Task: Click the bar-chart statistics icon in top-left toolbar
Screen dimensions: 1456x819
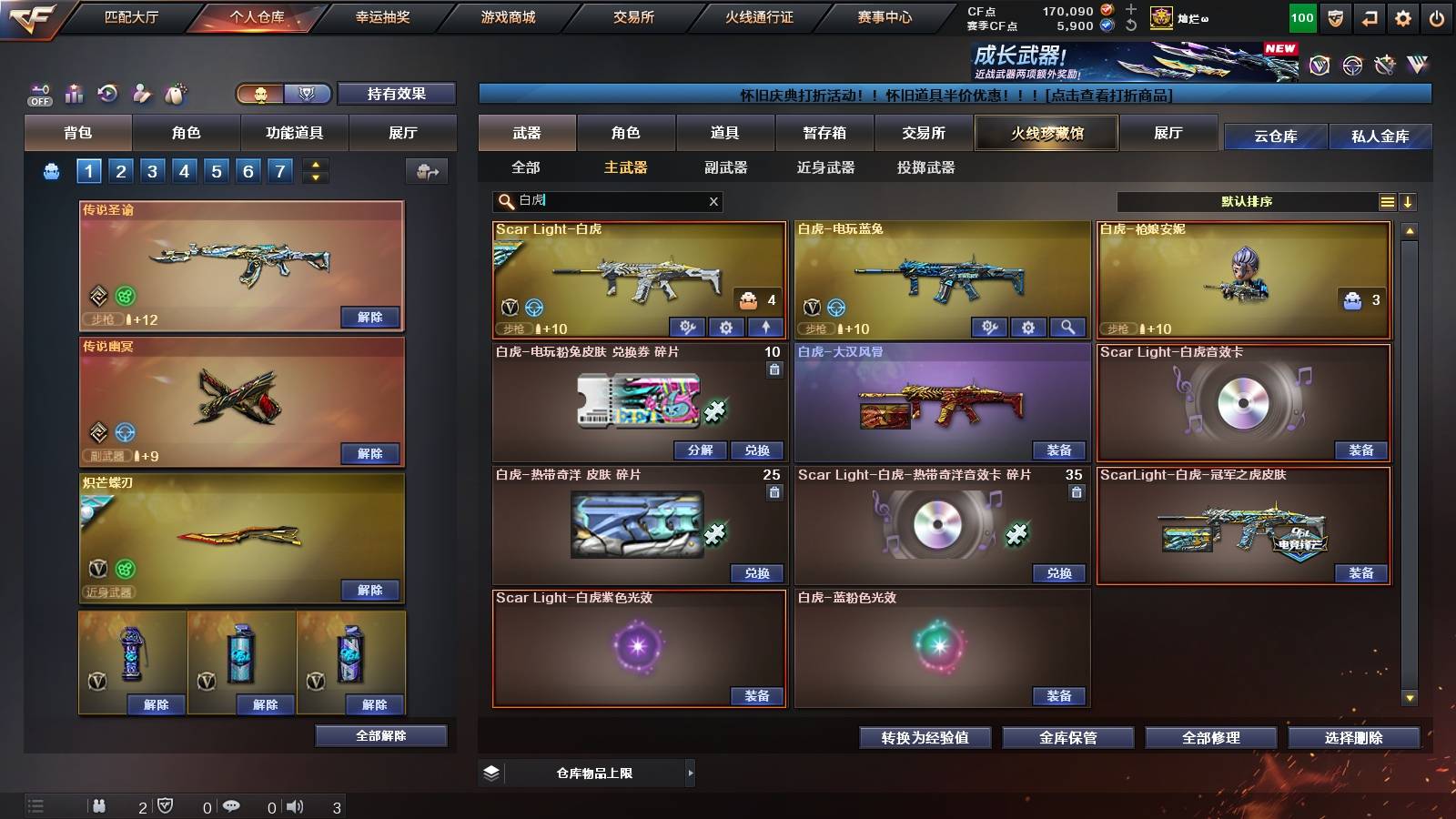Action: pos(74,94)
